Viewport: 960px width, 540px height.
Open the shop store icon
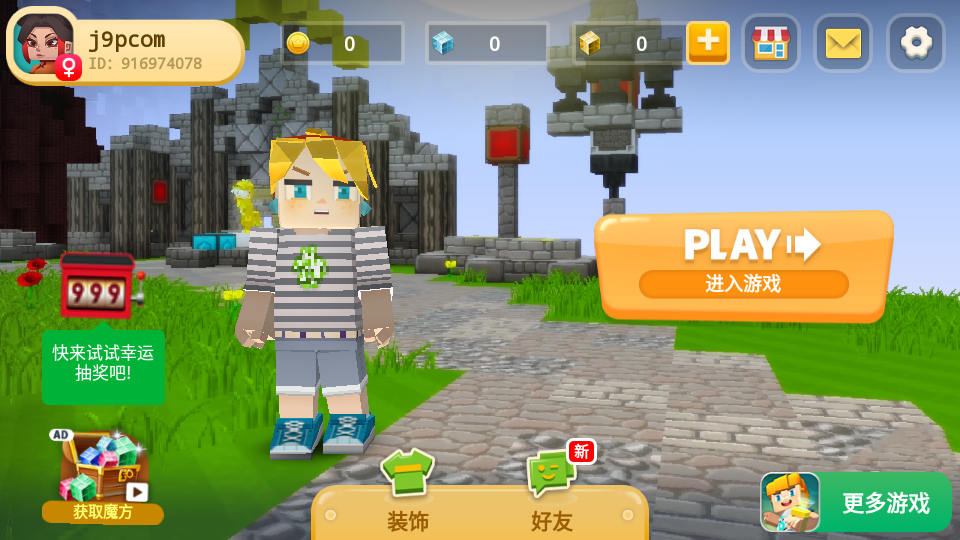point(770,43)
